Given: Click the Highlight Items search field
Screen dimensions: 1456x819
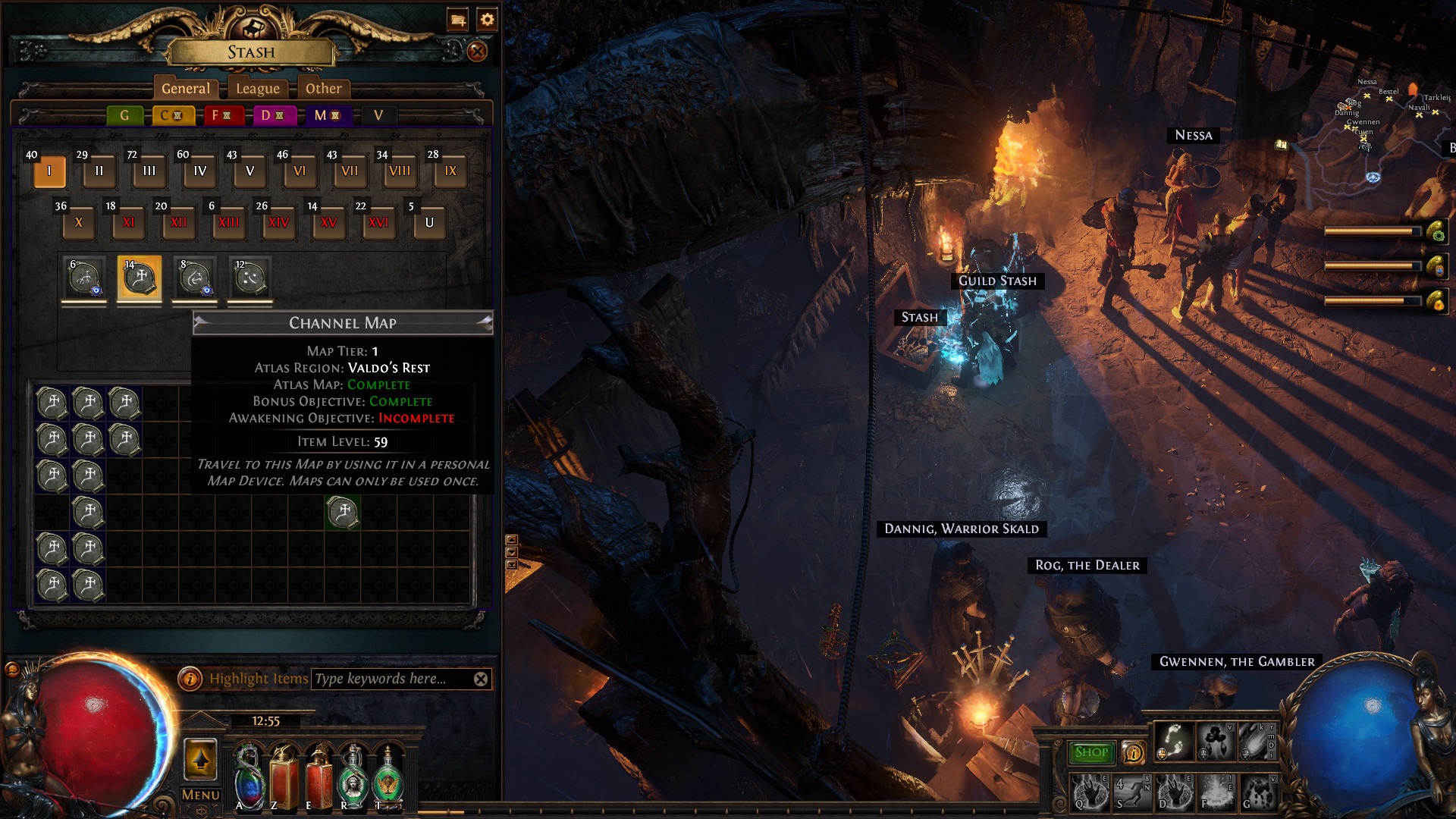Looking at the screenshot, I should click(x=391, y=679).
